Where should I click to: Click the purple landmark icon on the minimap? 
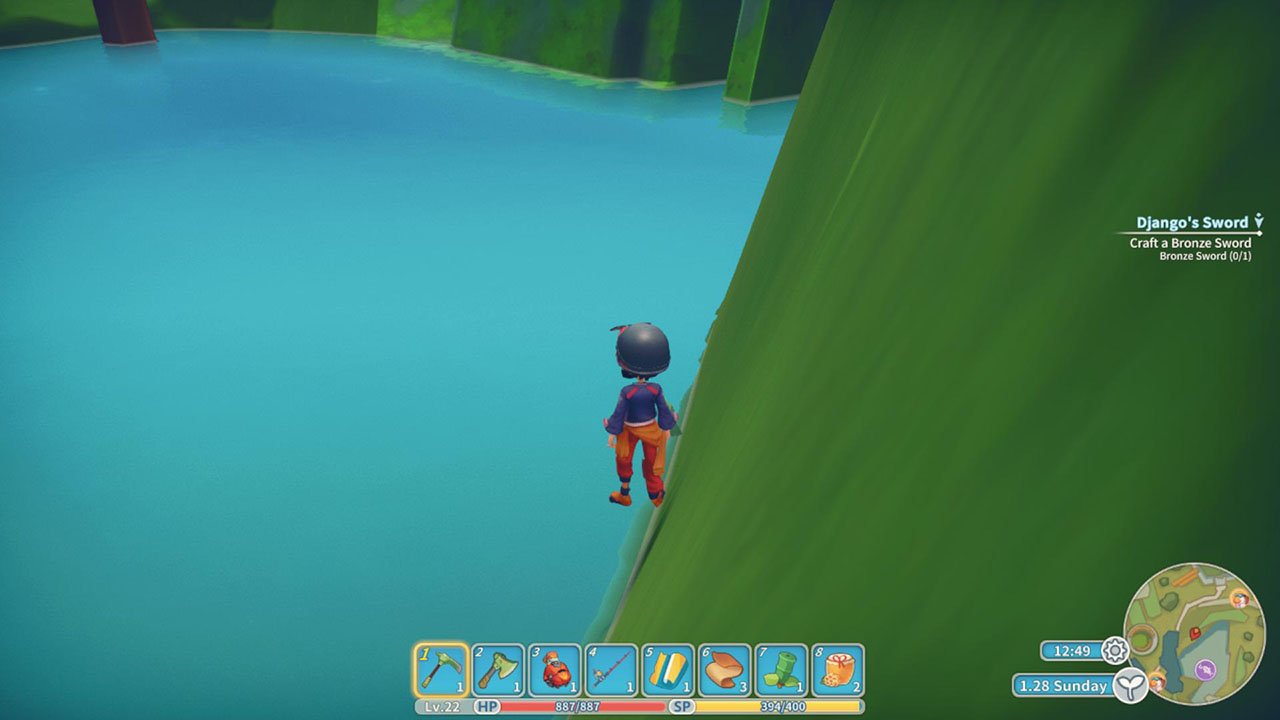tap(1205, 668)
